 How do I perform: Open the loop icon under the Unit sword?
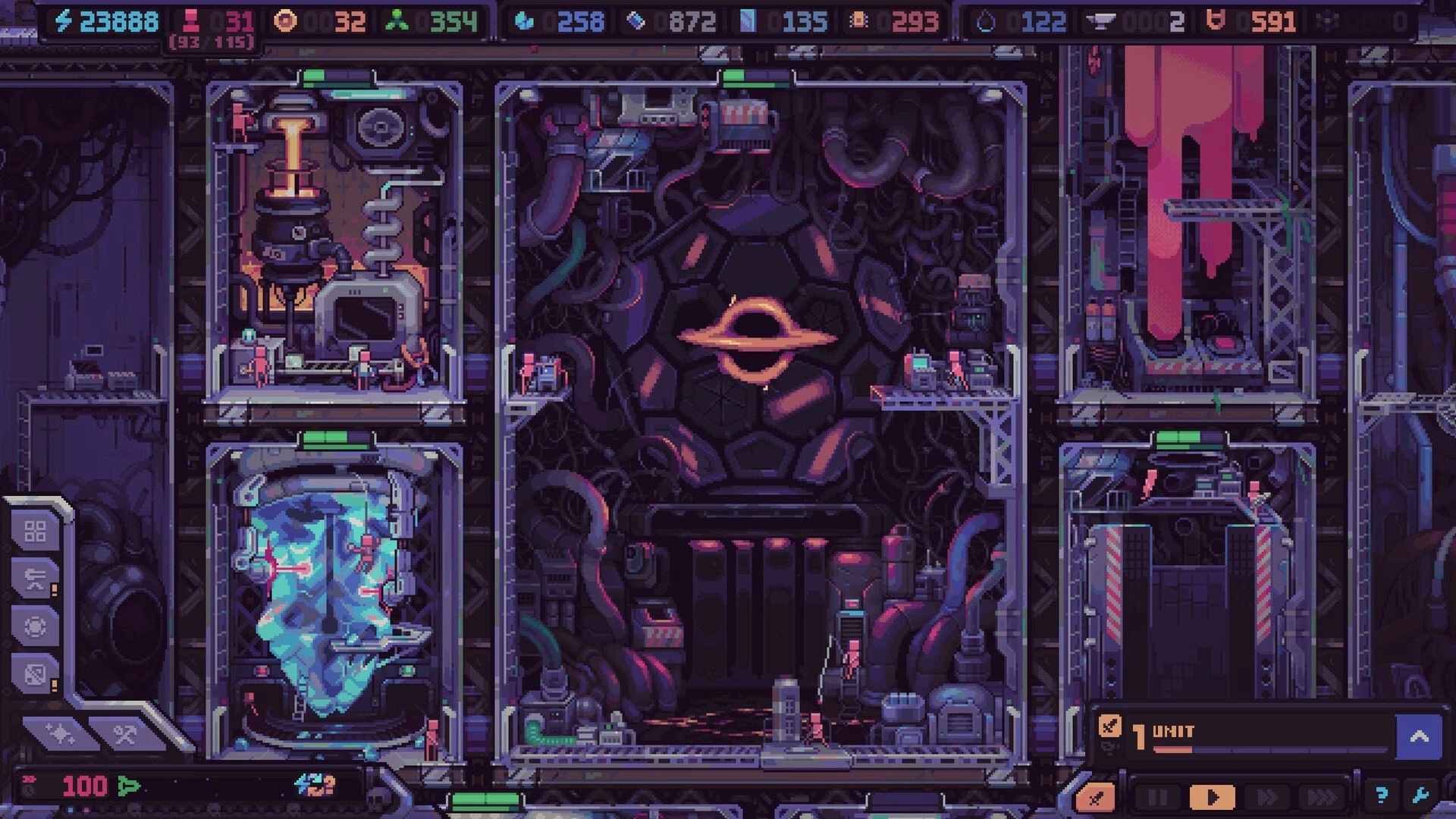1109,746
